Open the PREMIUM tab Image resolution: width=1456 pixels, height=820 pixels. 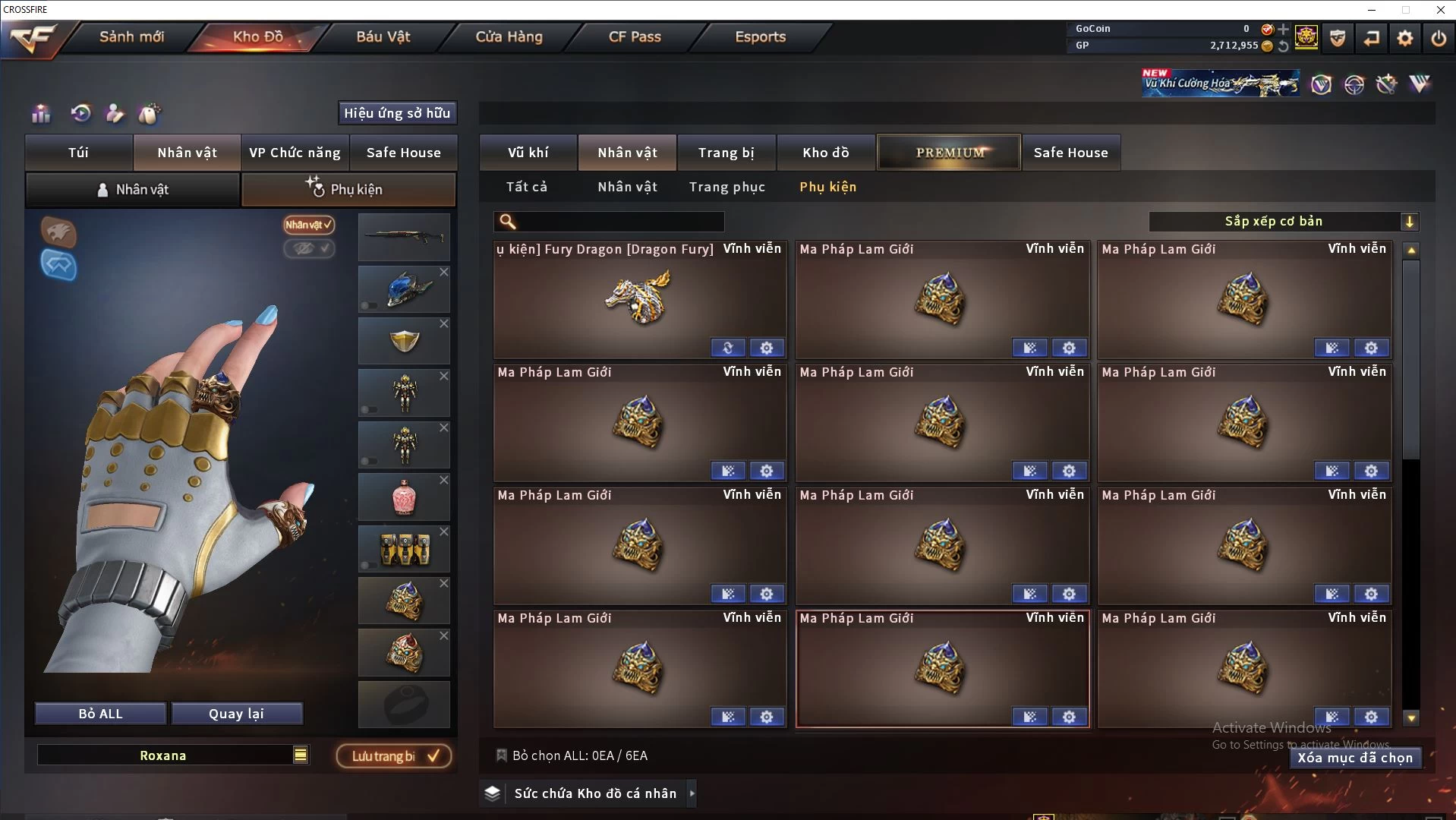tap(949, 153)
